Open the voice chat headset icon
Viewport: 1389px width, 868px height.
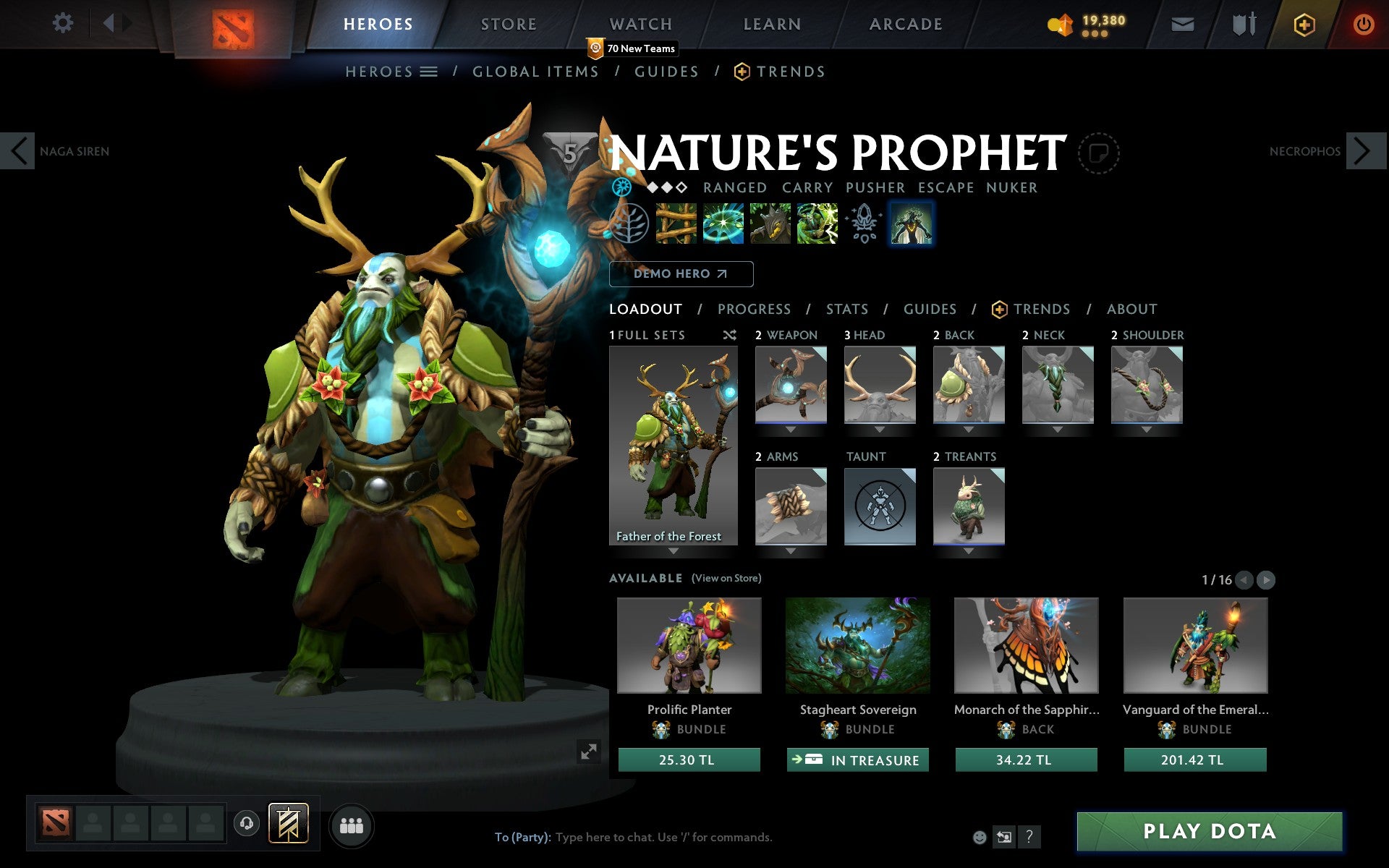click(x=247, y=825)
